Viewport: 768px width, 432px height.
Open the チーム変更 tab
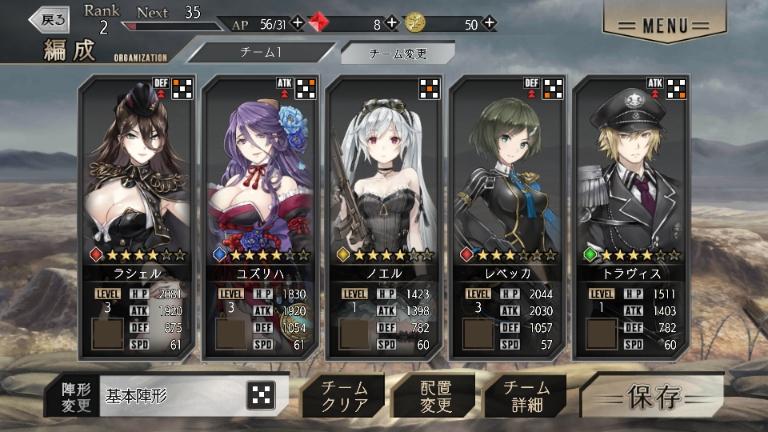(397, 53)
